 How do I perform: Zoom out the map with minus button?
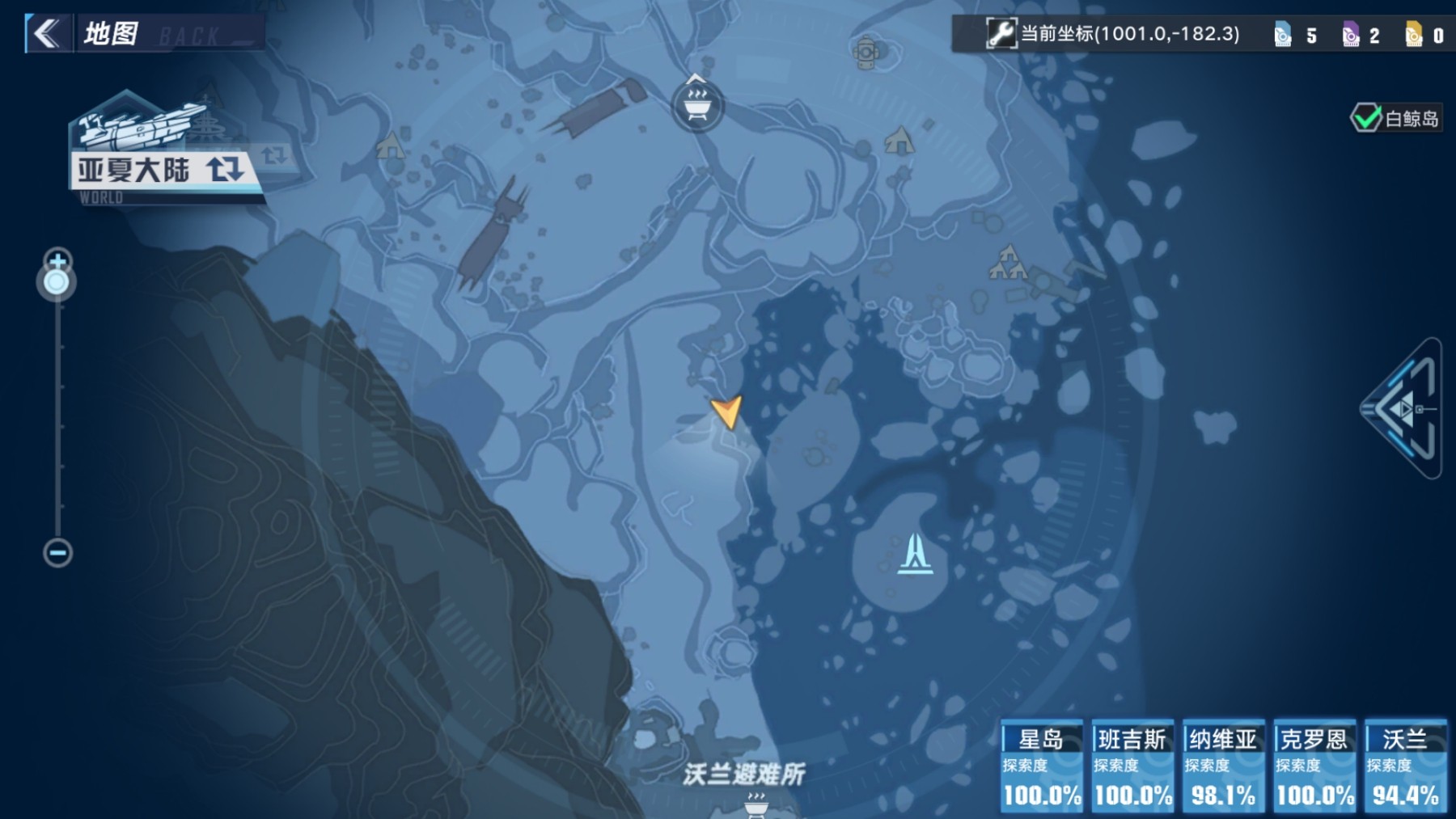coord(57,553)
